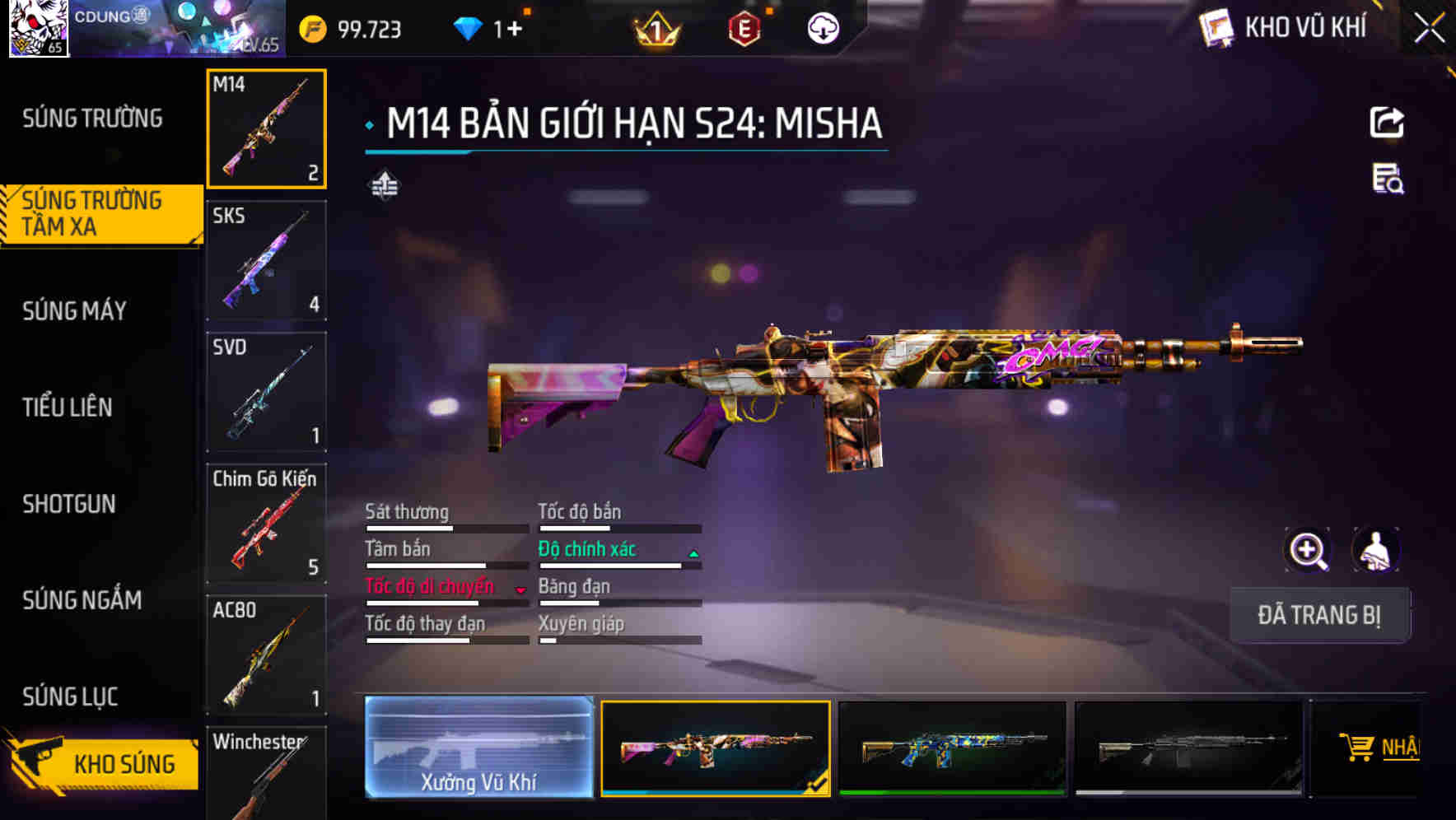Open the player profile avatar
This screenshot has width=1456, height=820.
pyautogui.click(x=38, y=28)
